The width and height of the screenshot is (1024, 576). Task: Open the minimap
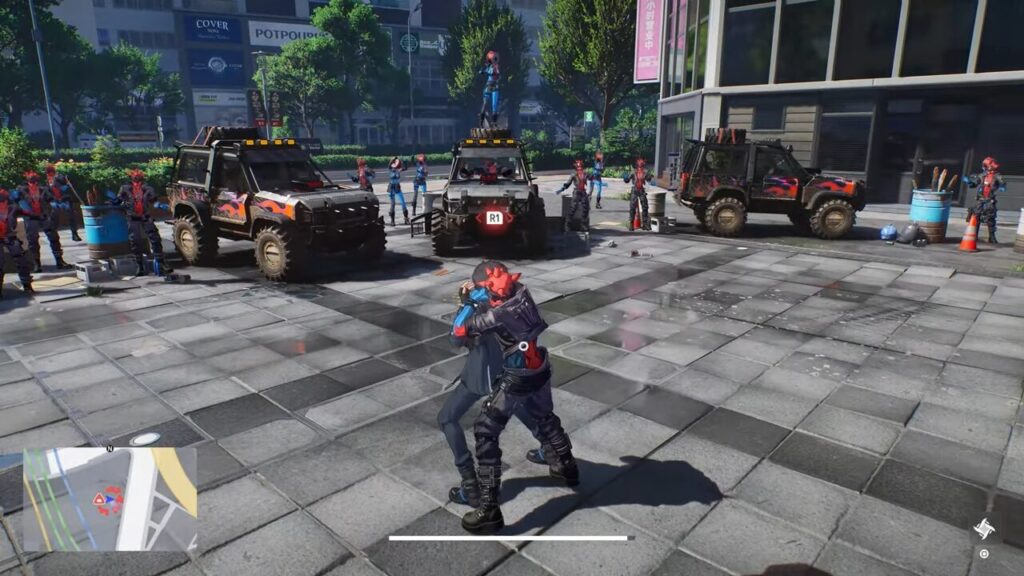(x=110, y=499)
